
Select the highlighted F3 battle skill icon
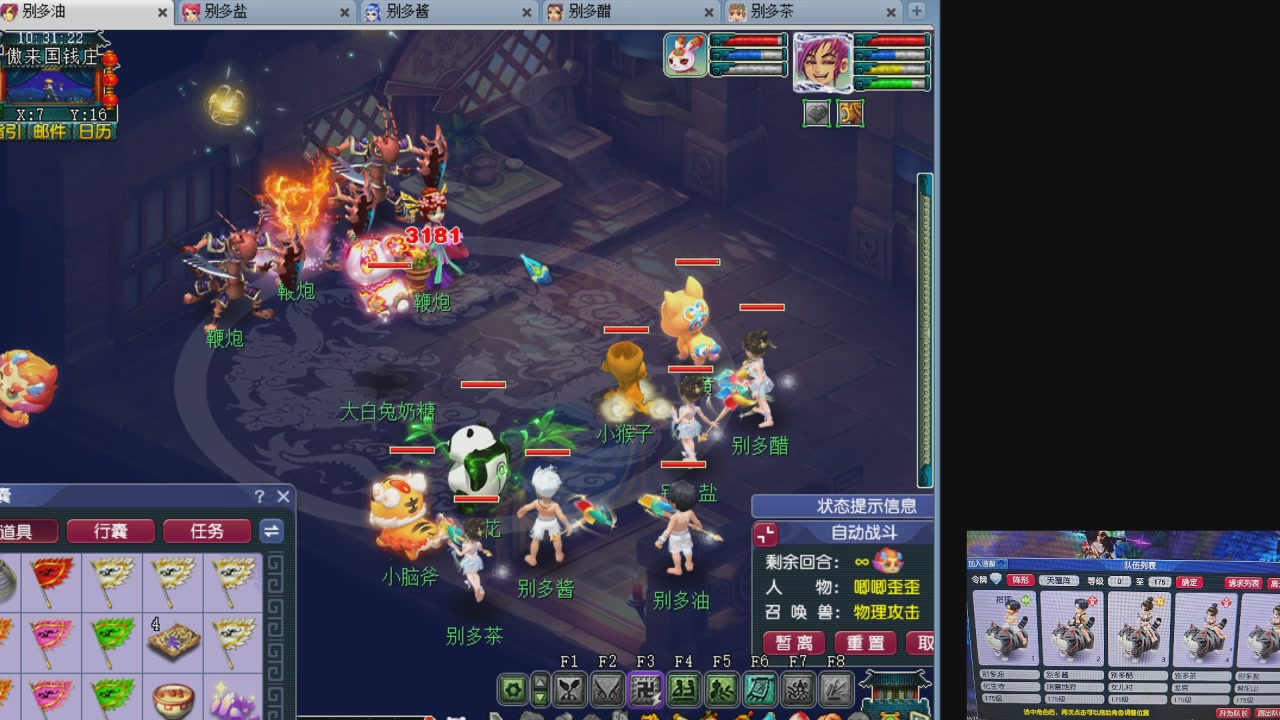[x=646, y=689]
